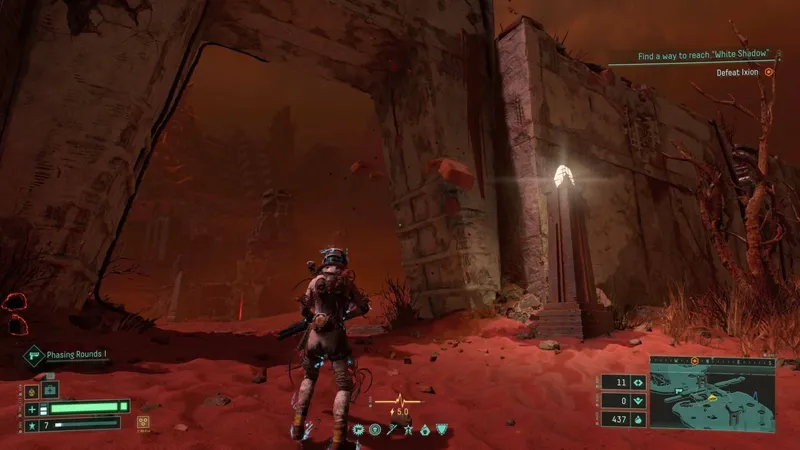Select the orange artifact icon beside the proficiency bar

[144, 422]
